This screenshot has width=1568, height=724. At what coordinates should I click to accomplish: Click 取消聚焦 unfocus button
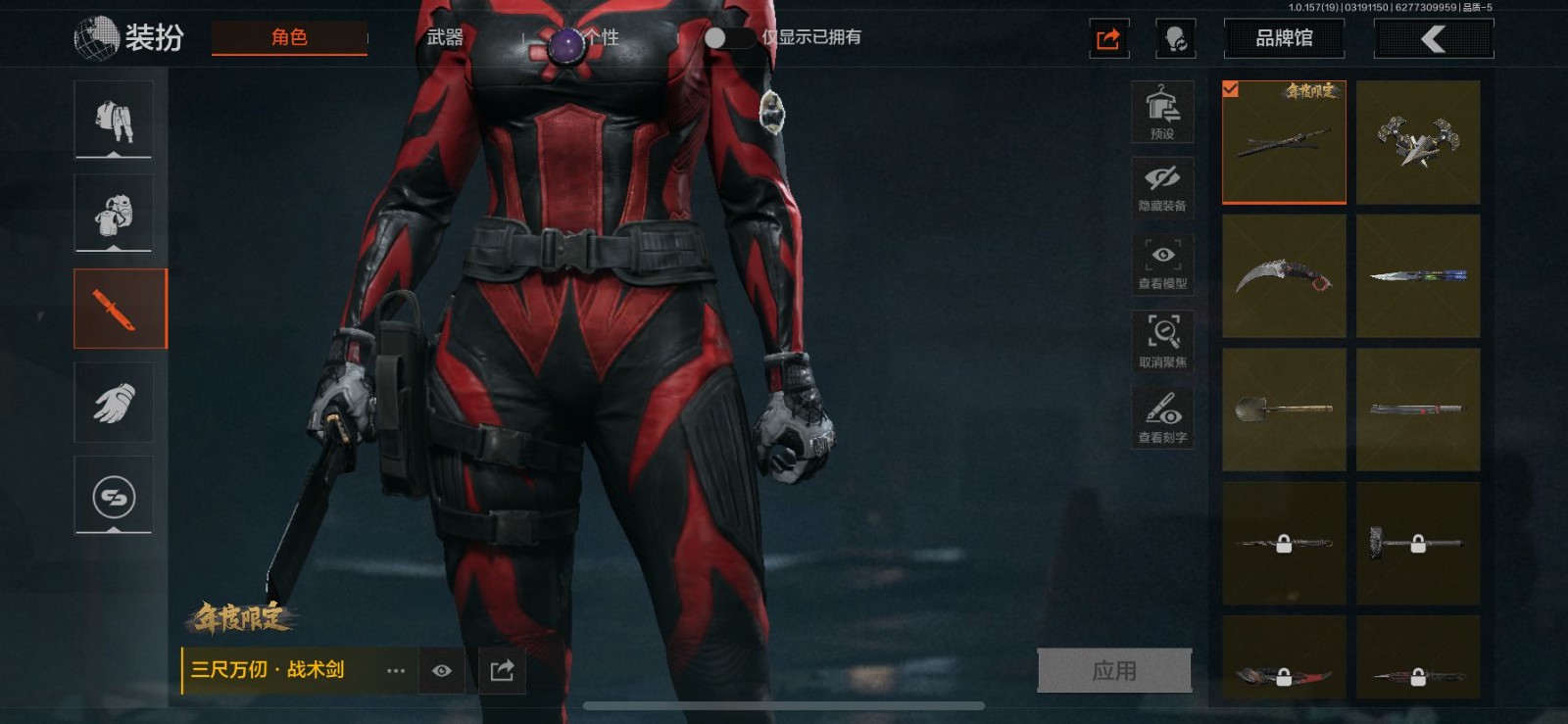1162,341
